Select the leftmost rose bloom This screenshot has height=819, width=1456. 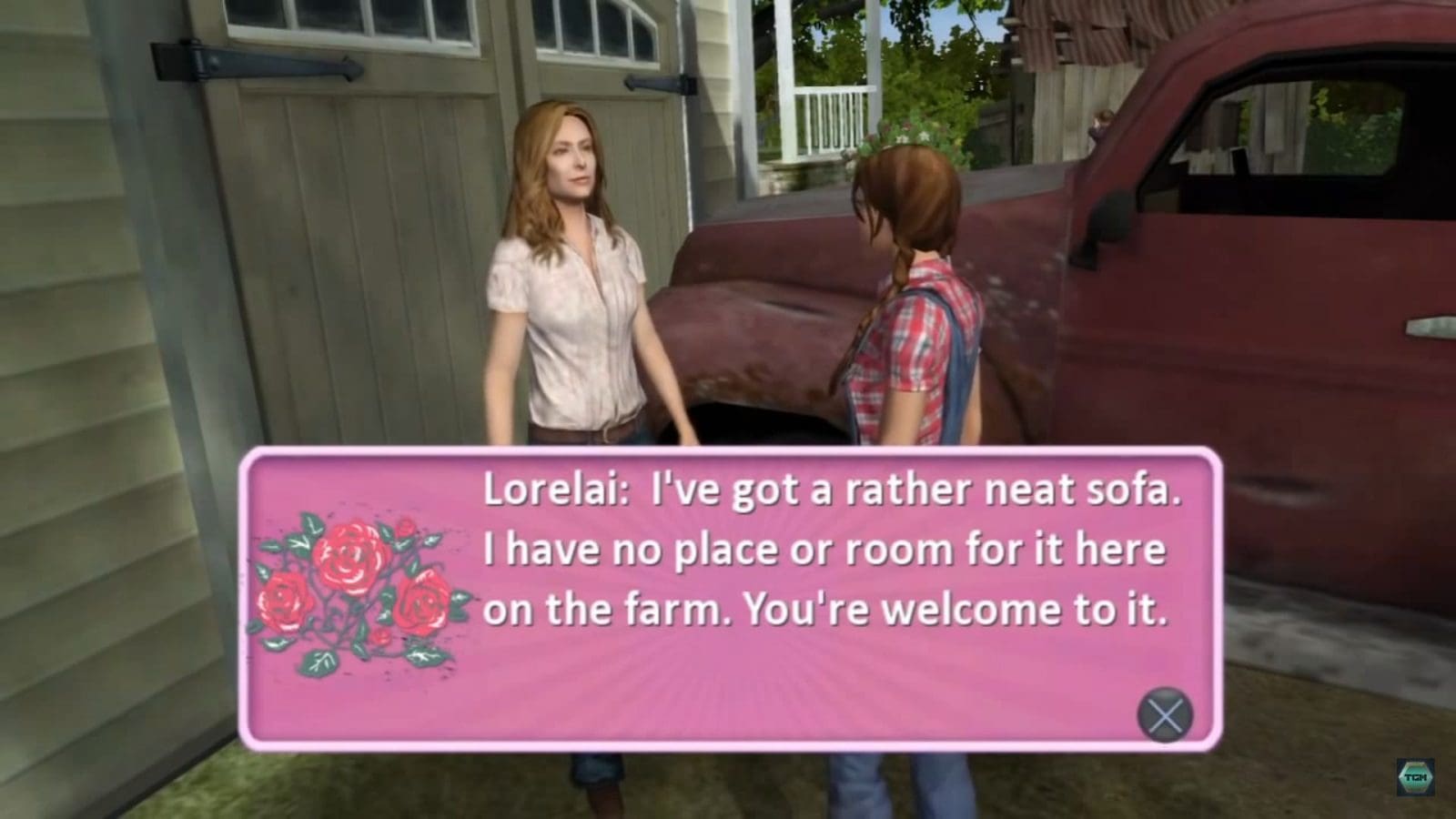(x=282, y=601)
